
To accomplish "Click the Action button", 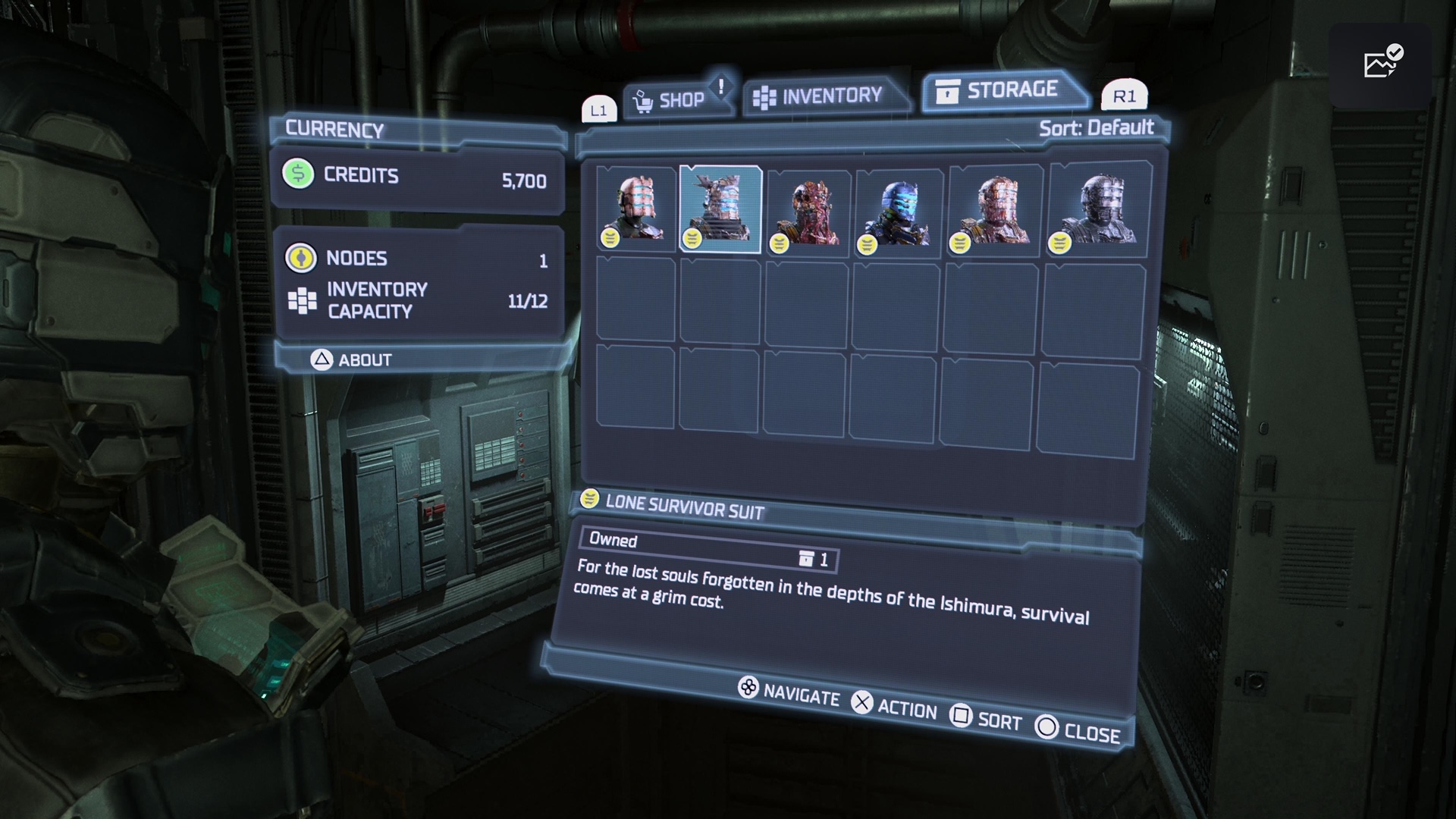I will (x=894, y=707).
